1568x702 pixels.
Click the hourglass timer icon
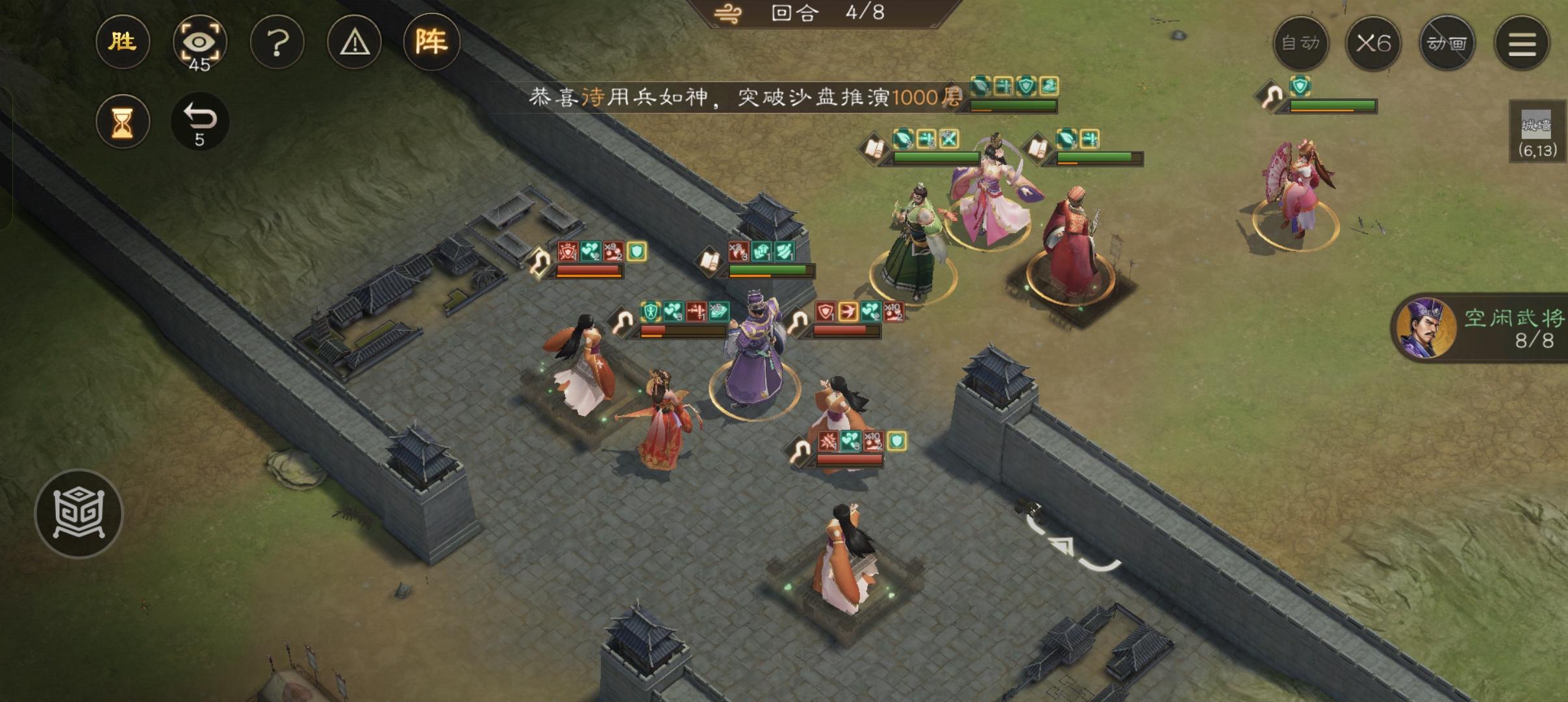(x=123, y=121)
